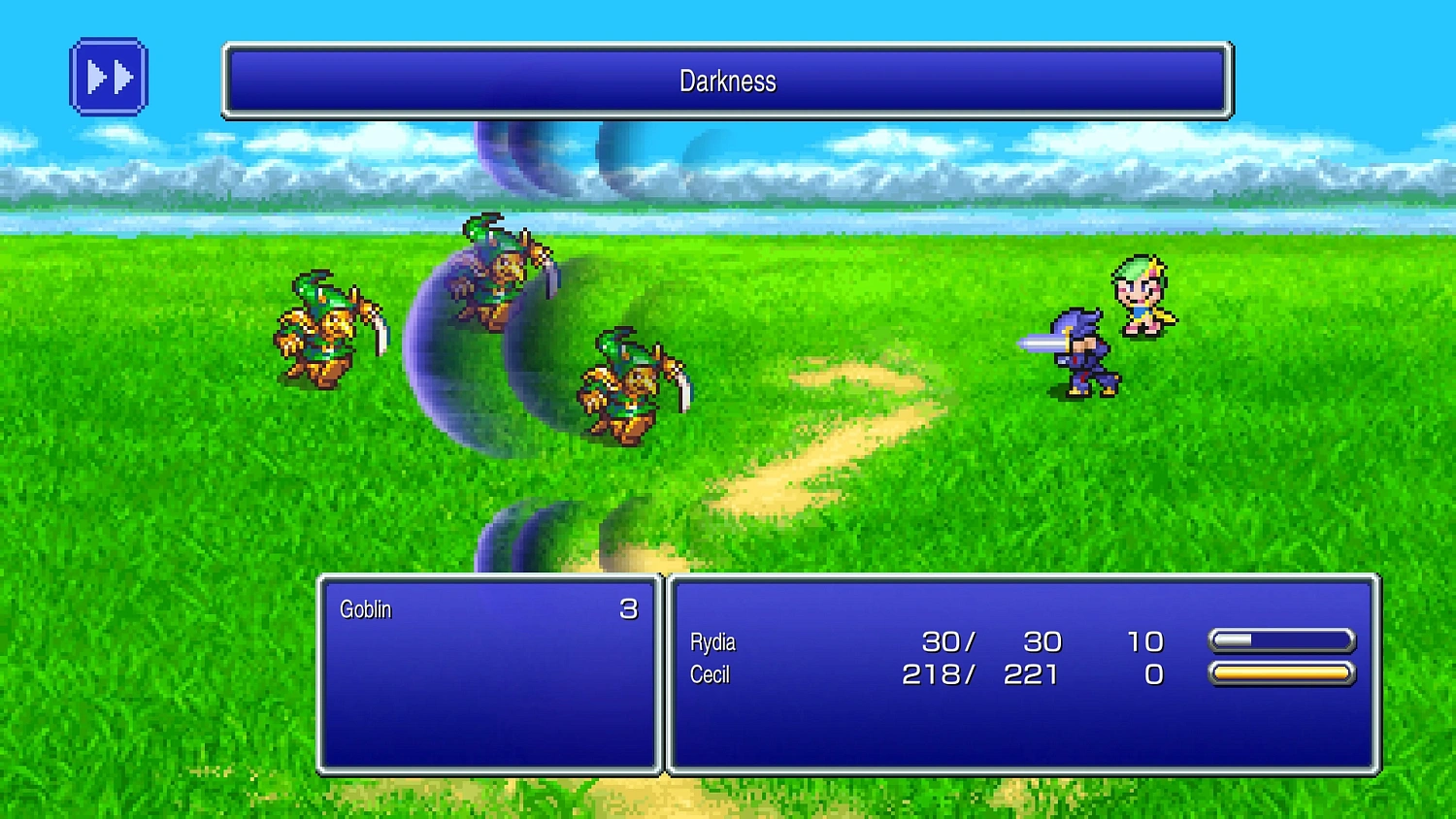
Task: Click the double-arrow inside the speed button
Action: 109,77
